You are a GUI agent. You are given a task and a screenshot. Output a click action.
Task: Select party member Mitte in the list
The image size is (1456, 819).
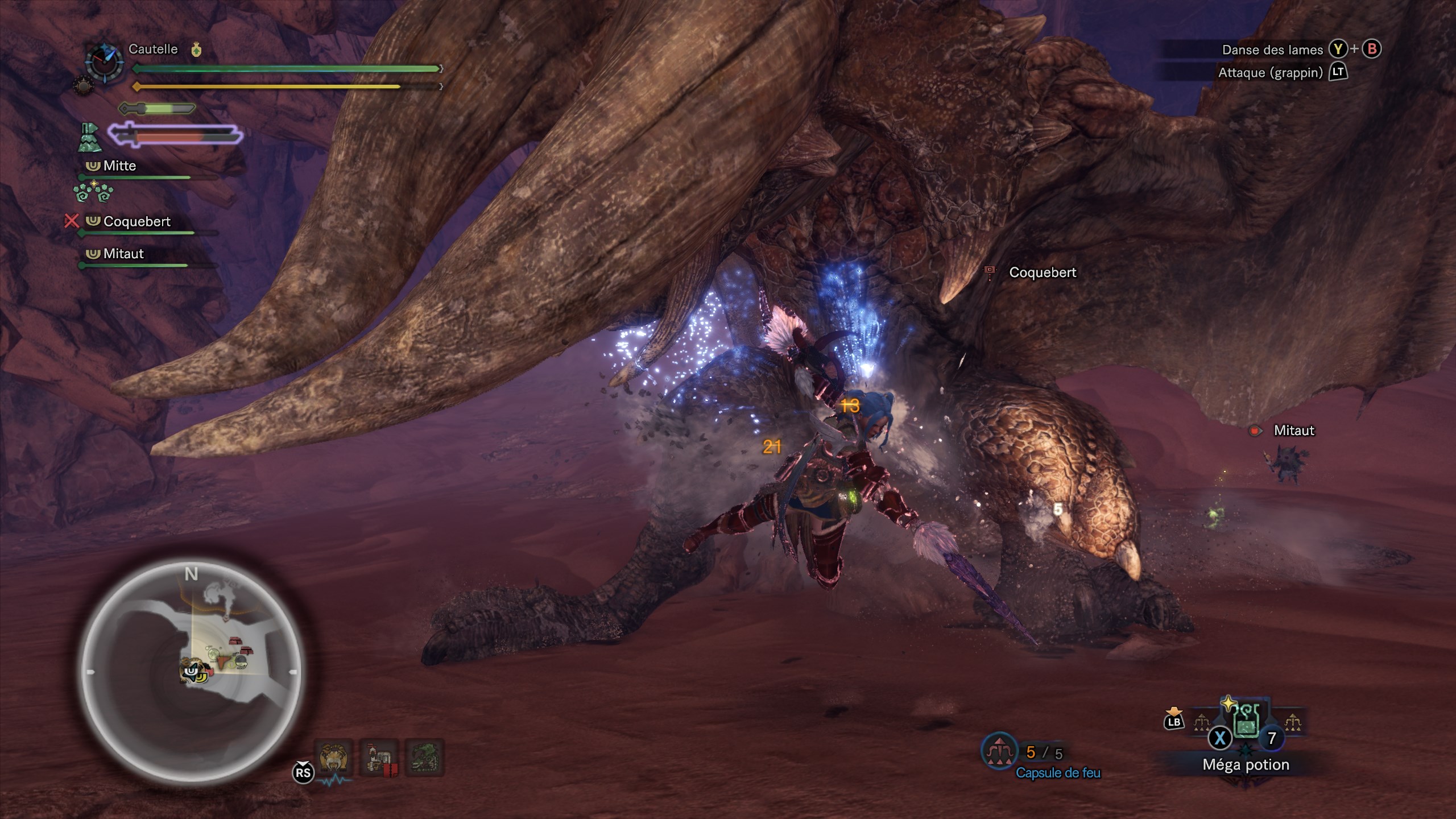(119, 166)
